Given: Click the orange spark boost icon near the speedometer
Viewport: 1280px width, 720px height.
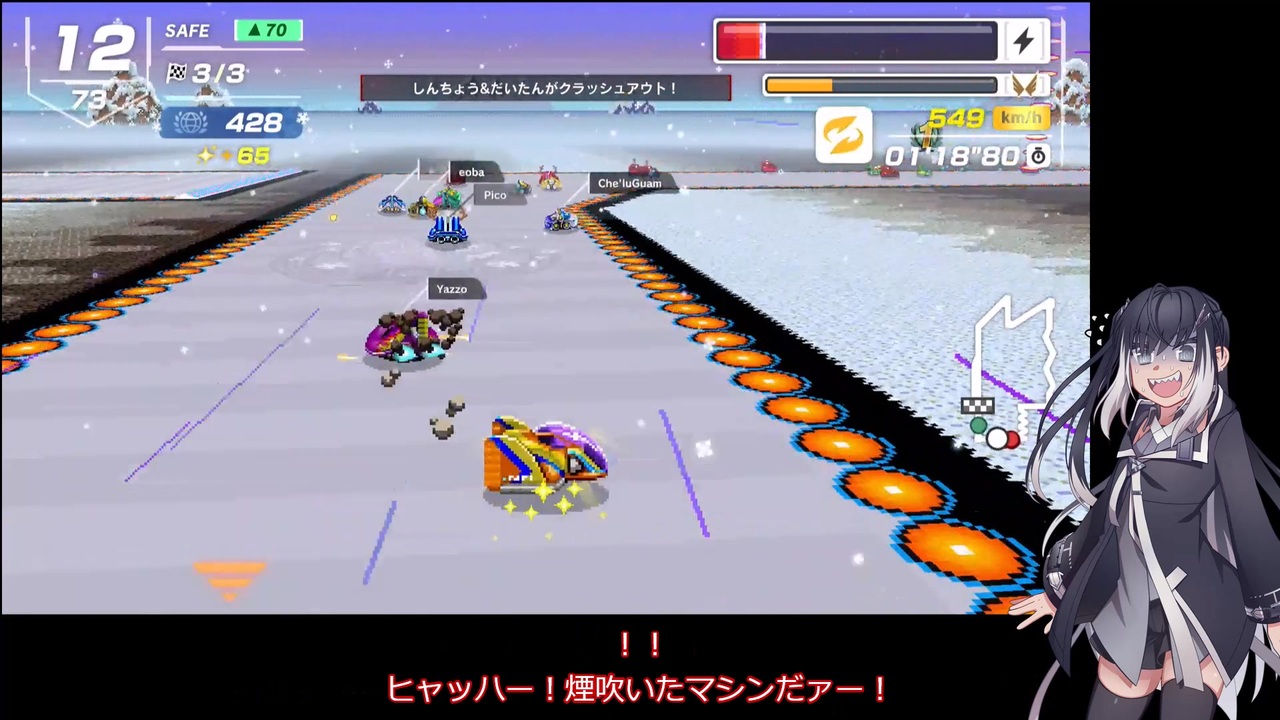Looking at the screenshot, I should pos(843,135).
